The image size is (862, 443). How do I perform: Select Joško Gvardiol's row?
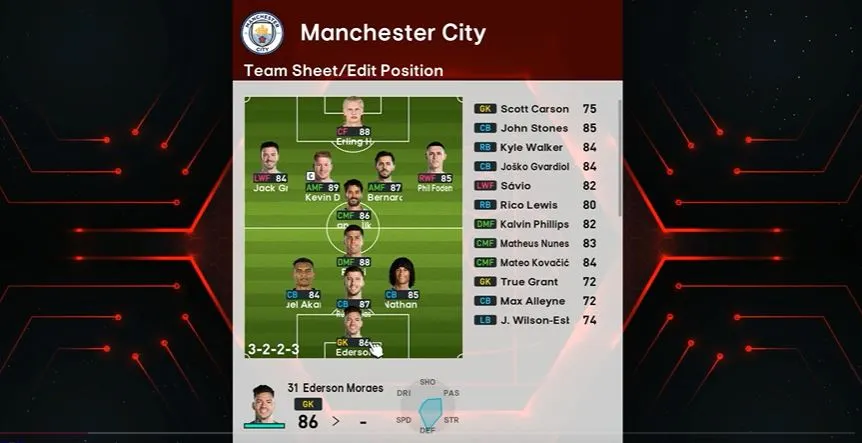click(x=535, y=166)
